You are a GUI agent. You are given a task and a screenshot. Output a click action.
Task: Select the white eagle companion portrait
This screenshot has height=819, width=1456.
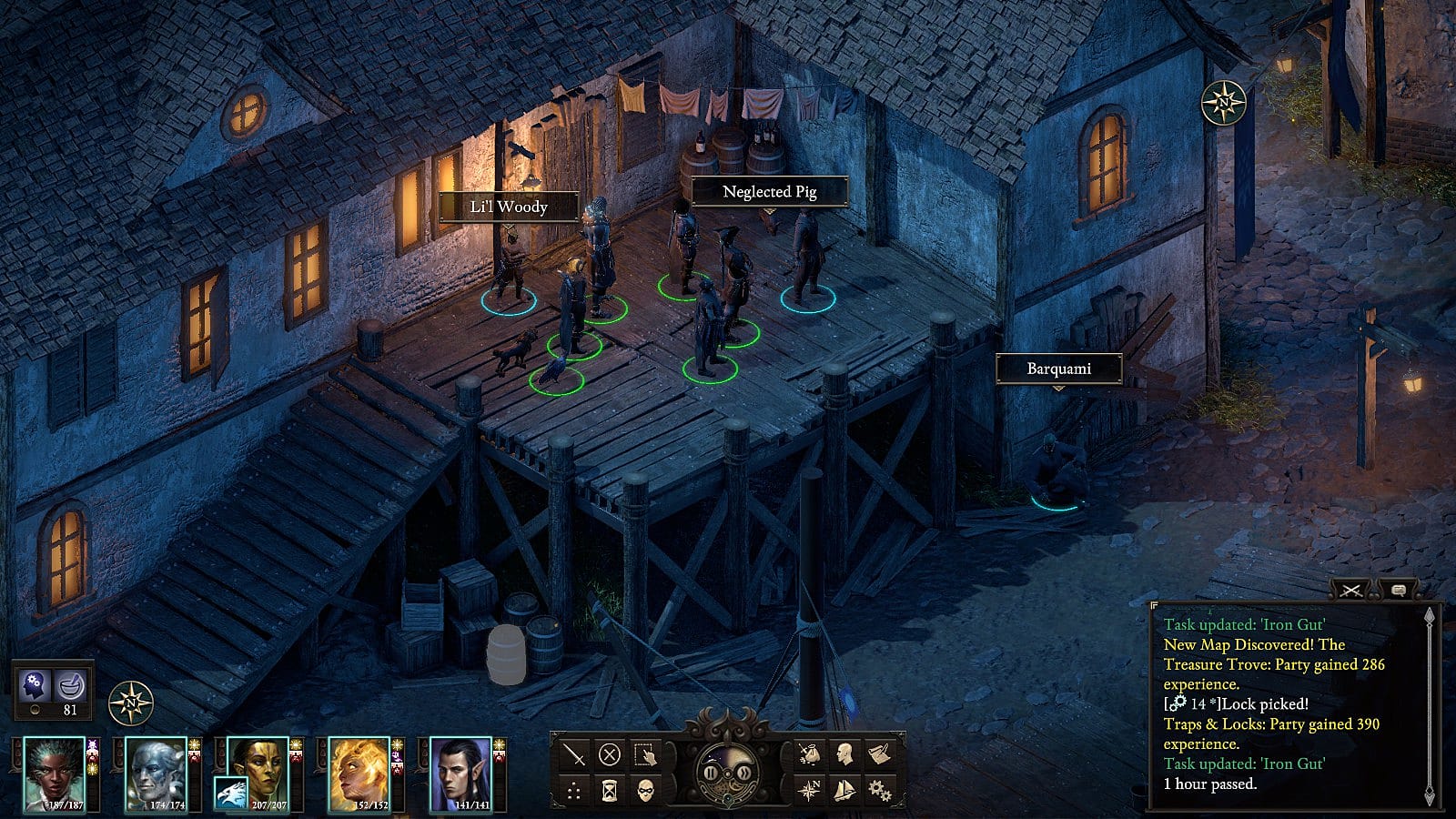231,794
